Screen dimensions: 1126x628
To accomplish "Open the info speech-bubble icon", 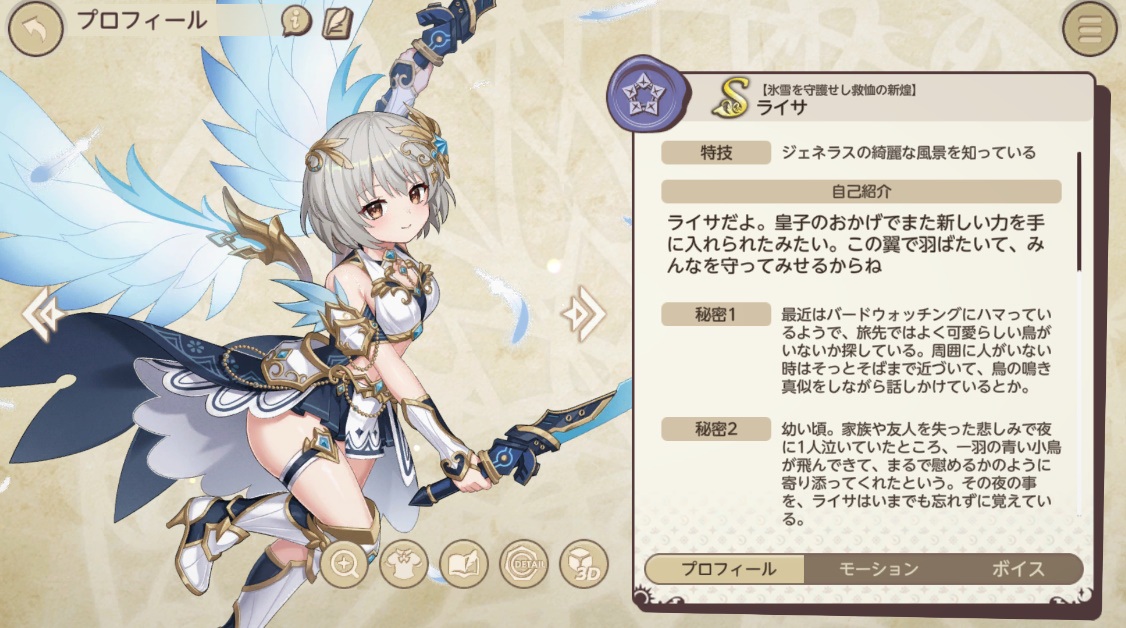I will (296, 21).
